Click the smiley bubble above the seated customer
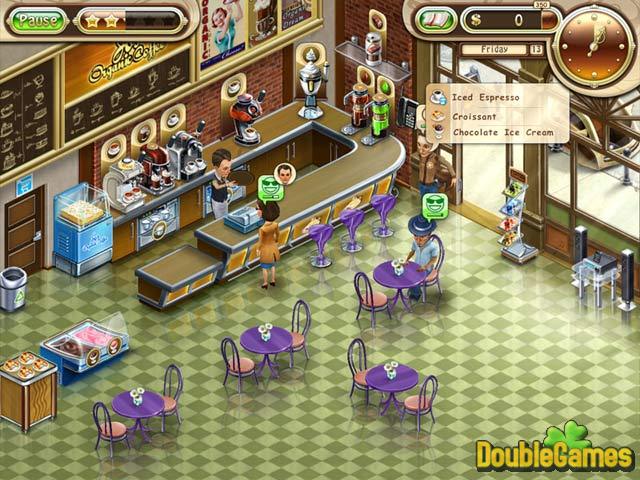This screenshot has width=640, height=480. (x=433, y=205)
